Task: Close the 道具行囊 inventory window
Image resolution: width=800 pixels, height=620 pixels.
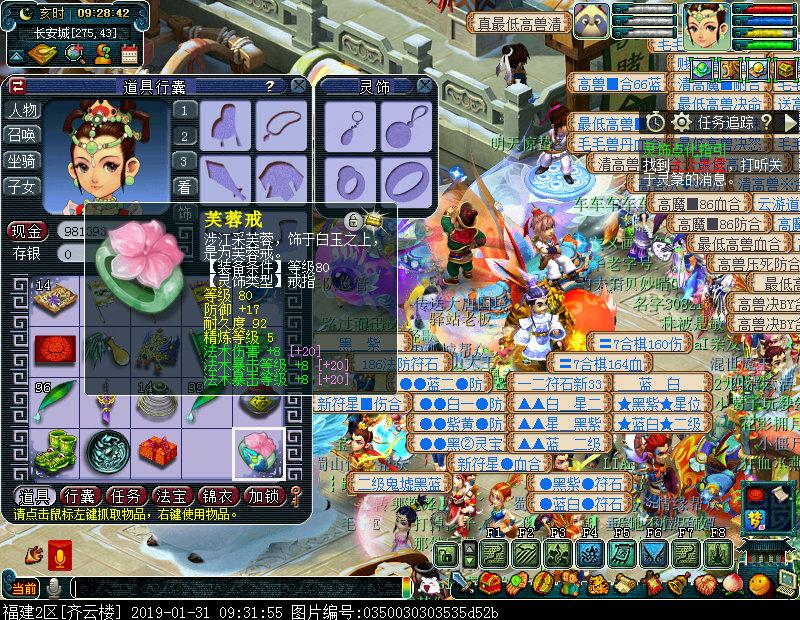Action: pyautogui.click(x=299, y=86)
